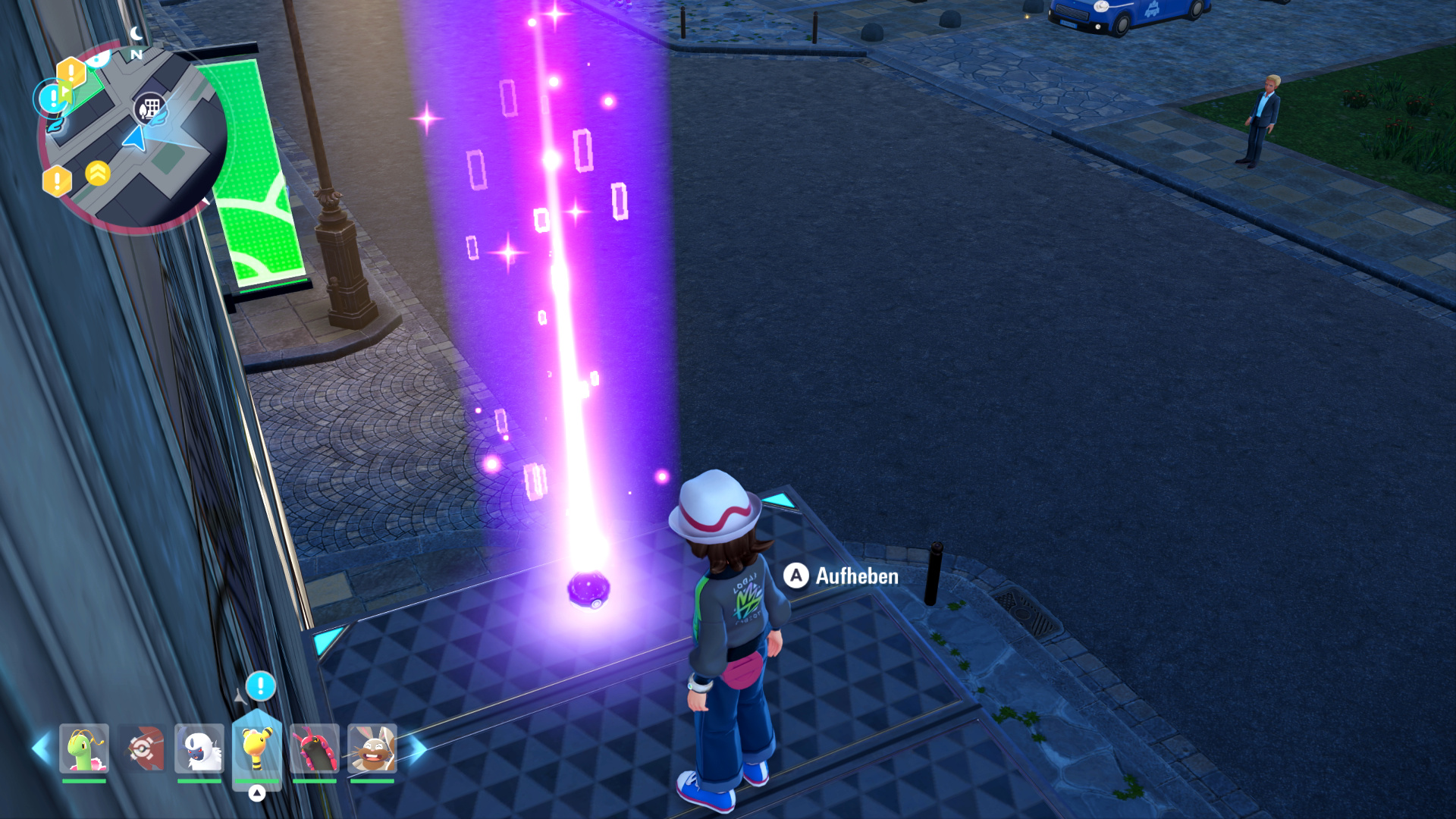Select the building marker on the minimap
The image size is (1456, 819).
149,108
